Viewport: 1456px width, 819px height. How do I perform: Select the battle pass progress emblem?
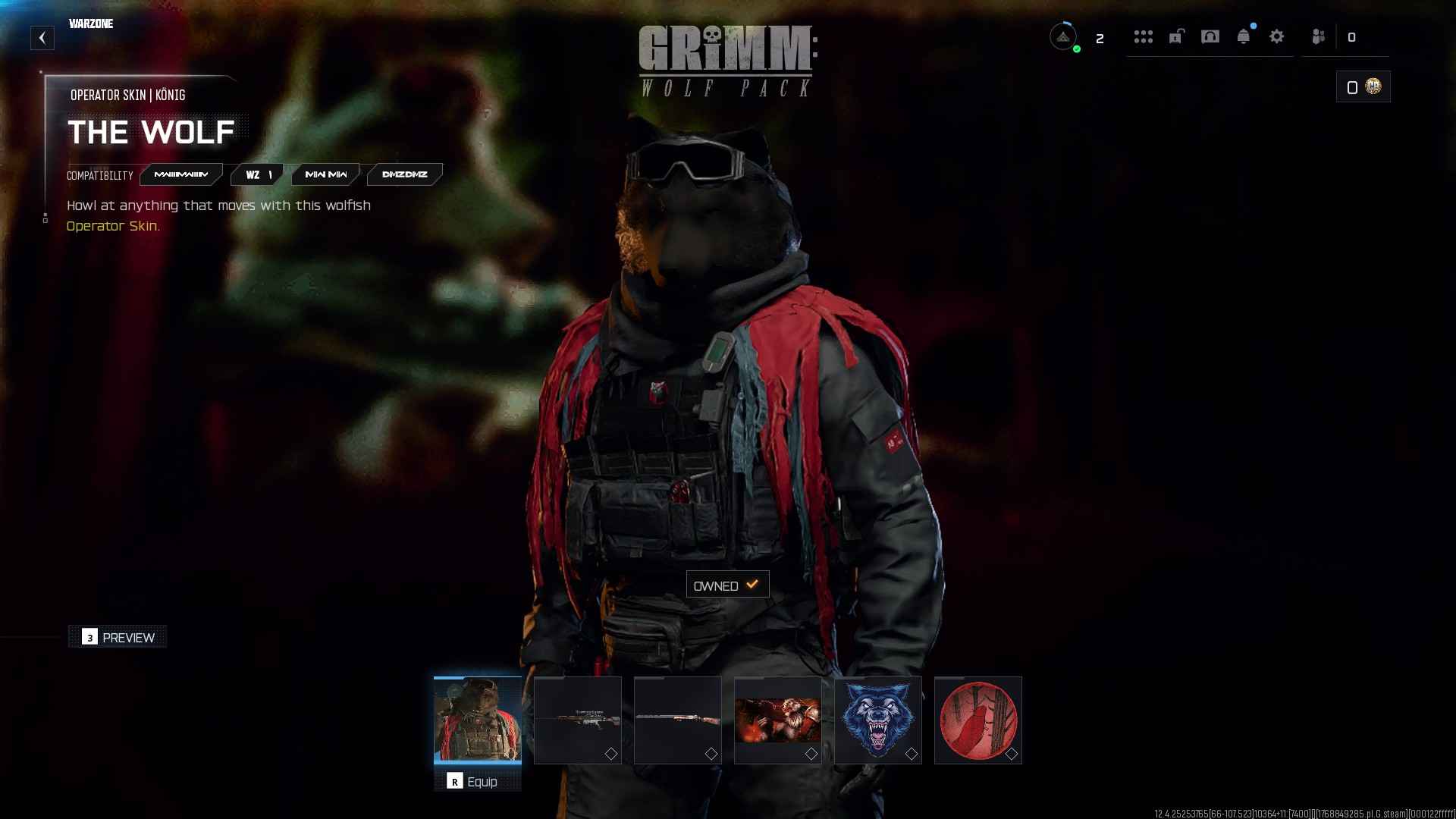tap(1065, 36)
